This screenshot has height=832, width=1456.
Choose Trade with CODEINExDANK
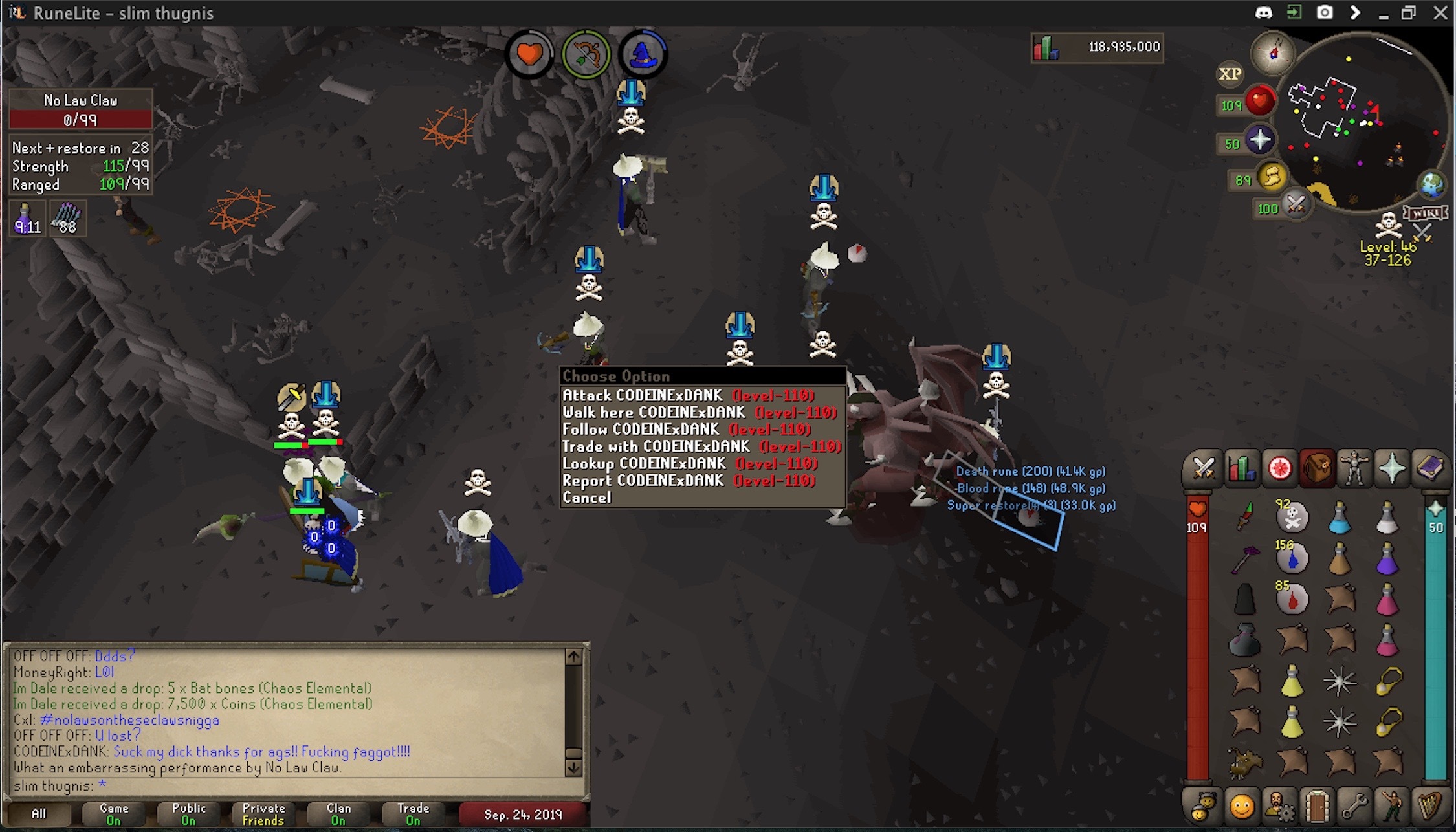pyautogui.click(x=701, y=446)
